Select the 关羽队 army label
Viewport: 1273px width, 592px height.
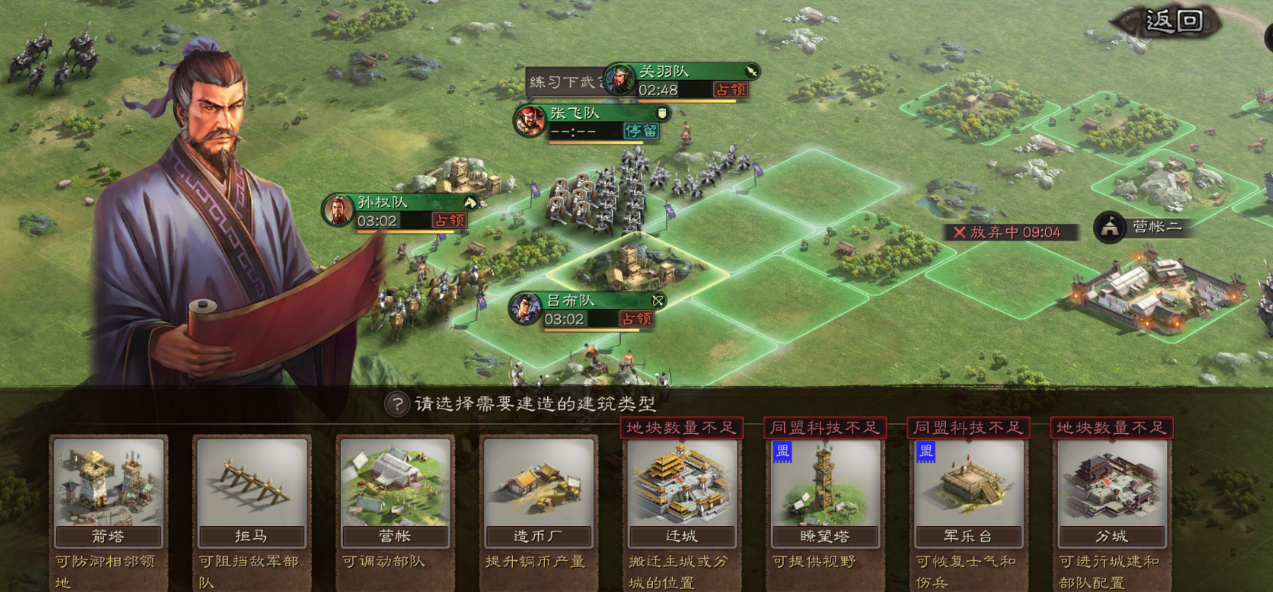coord(682,80)
